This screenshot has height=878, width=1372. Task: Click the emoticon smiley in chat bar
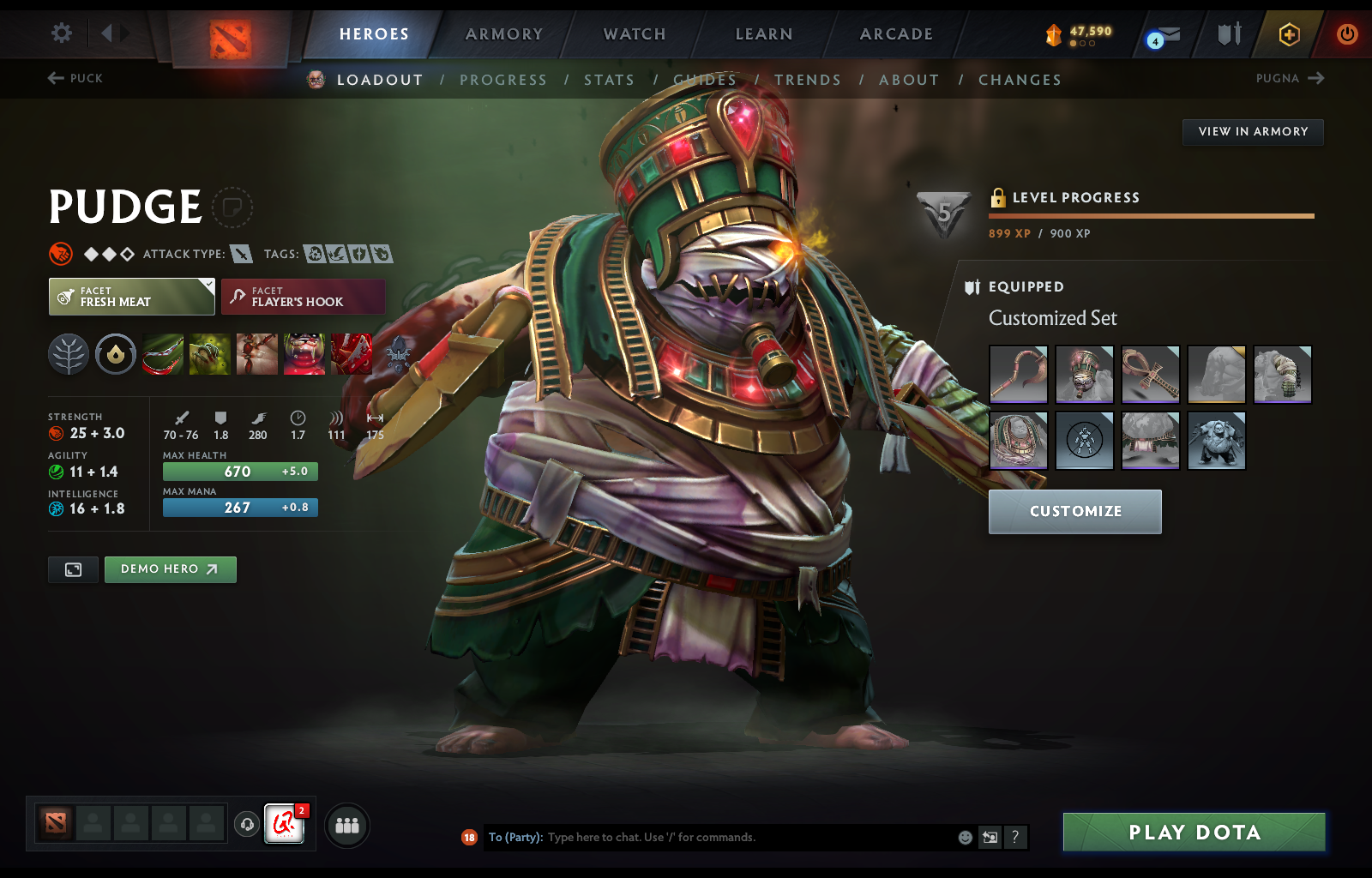point(965,838)
